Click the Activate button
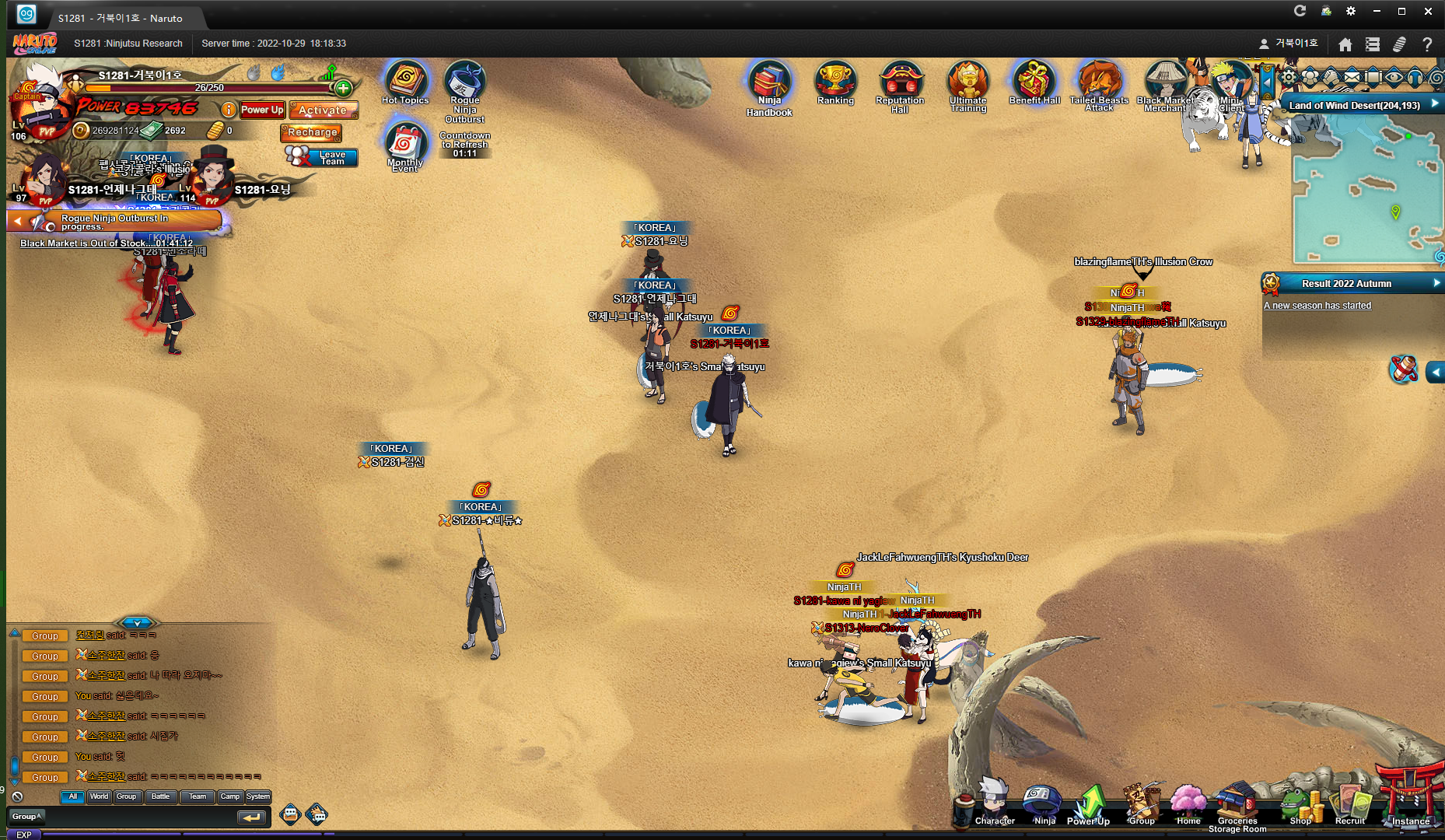1445x840 pixels. click(323, 110)
